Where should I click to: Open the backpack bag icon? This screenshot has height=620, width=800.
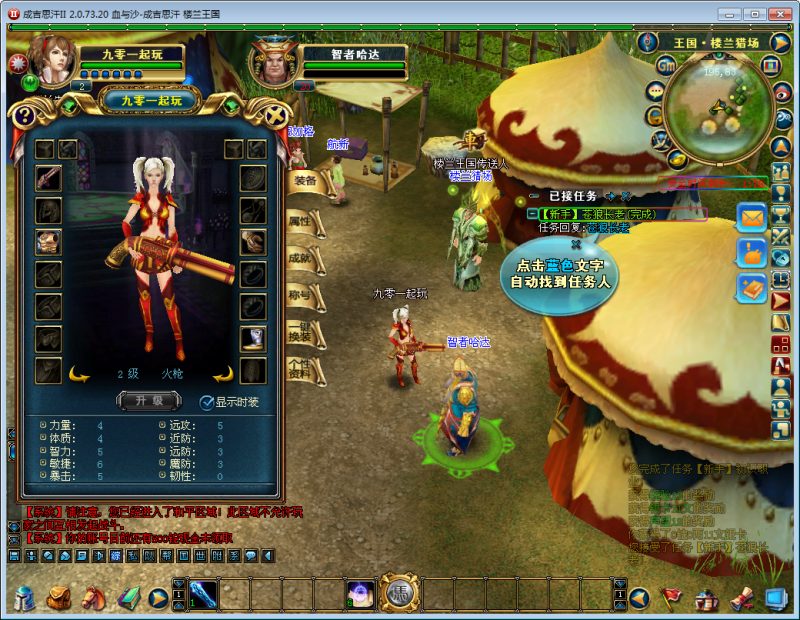58,598
